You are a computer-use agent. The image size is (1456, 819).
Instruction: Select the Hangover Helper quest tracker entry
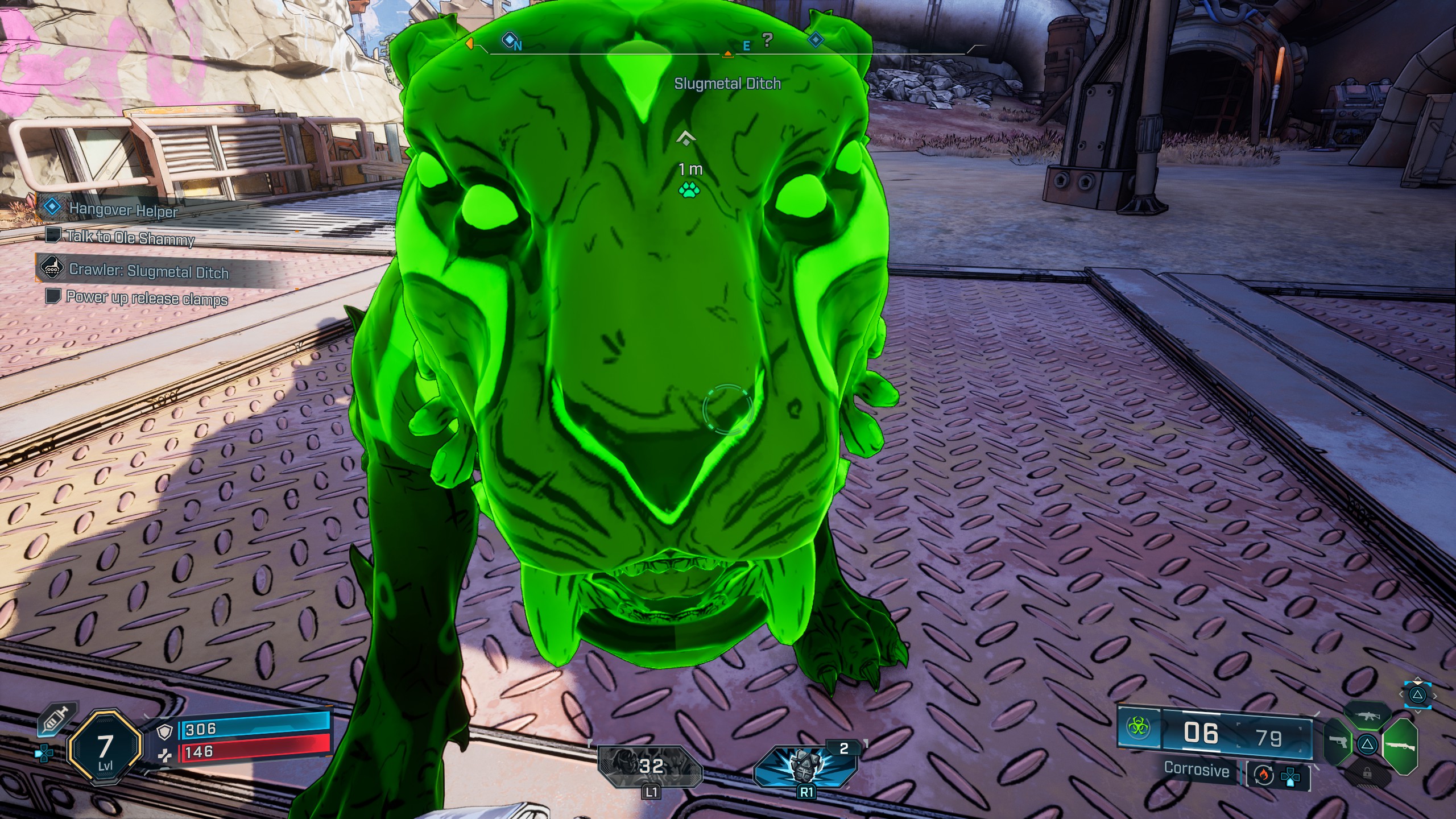[x=123, y=210]
